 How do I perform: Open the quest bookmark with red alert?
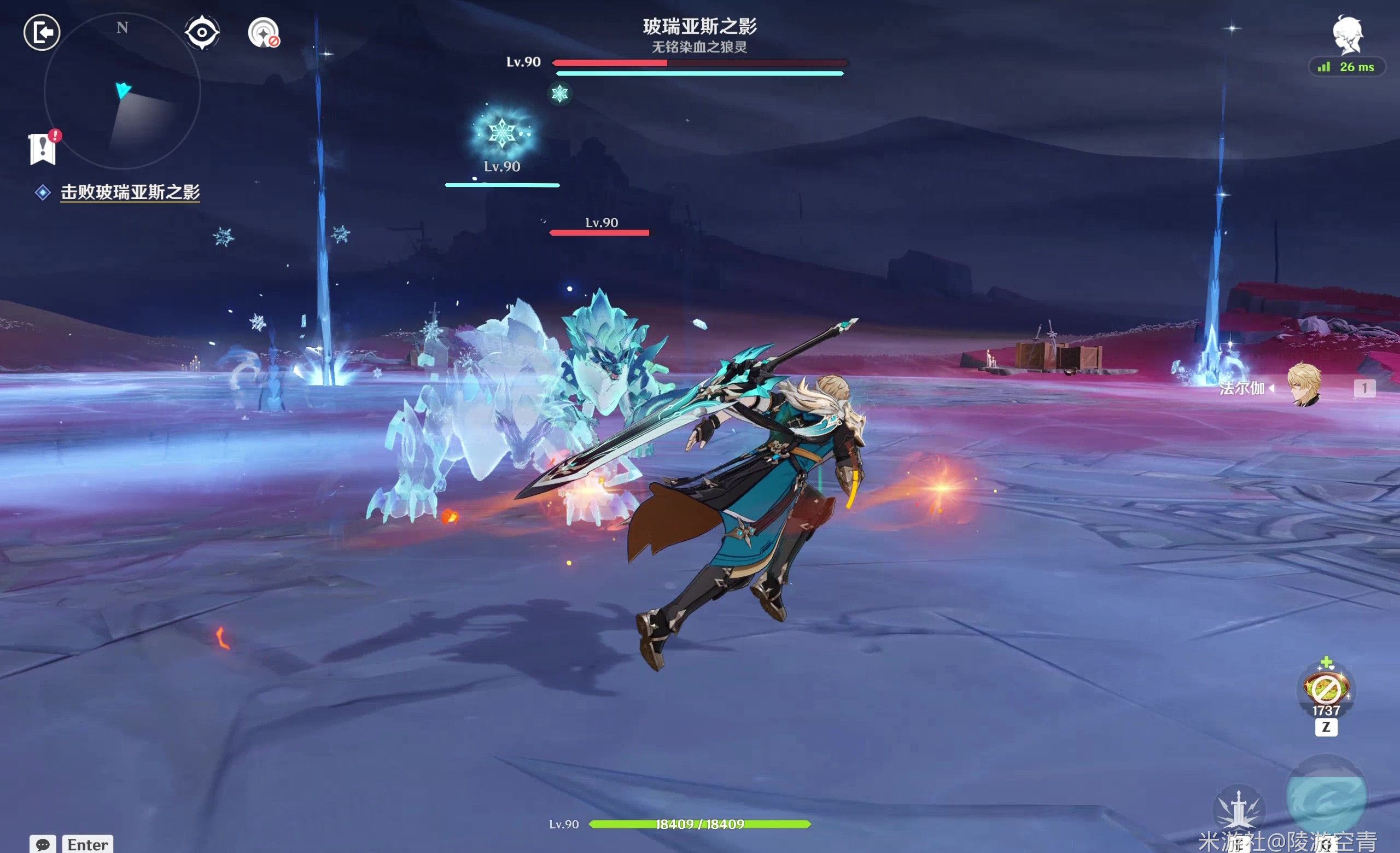coord(43,149)
